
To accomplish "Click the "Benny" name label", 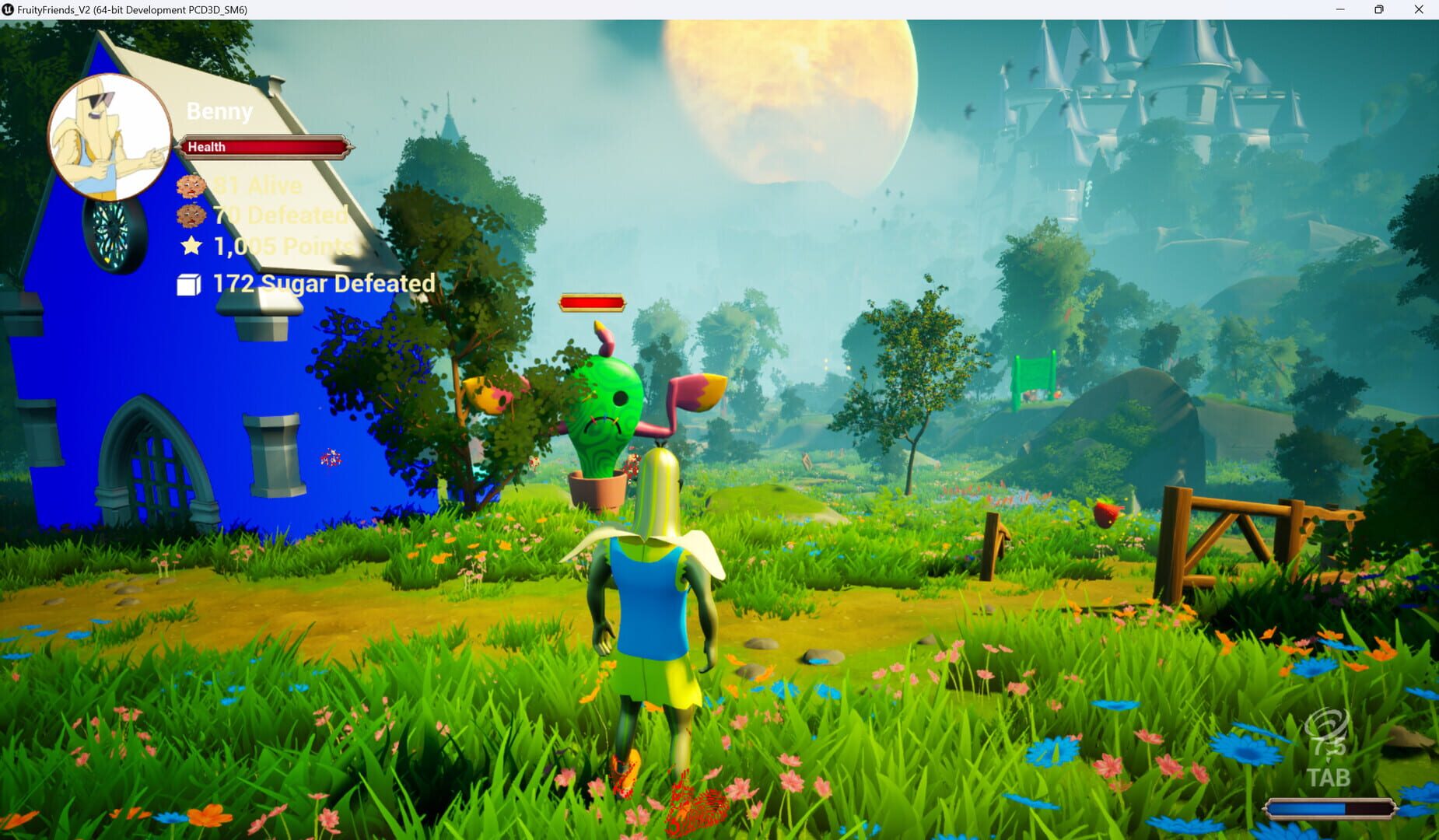I will click(x=219, y=111).
